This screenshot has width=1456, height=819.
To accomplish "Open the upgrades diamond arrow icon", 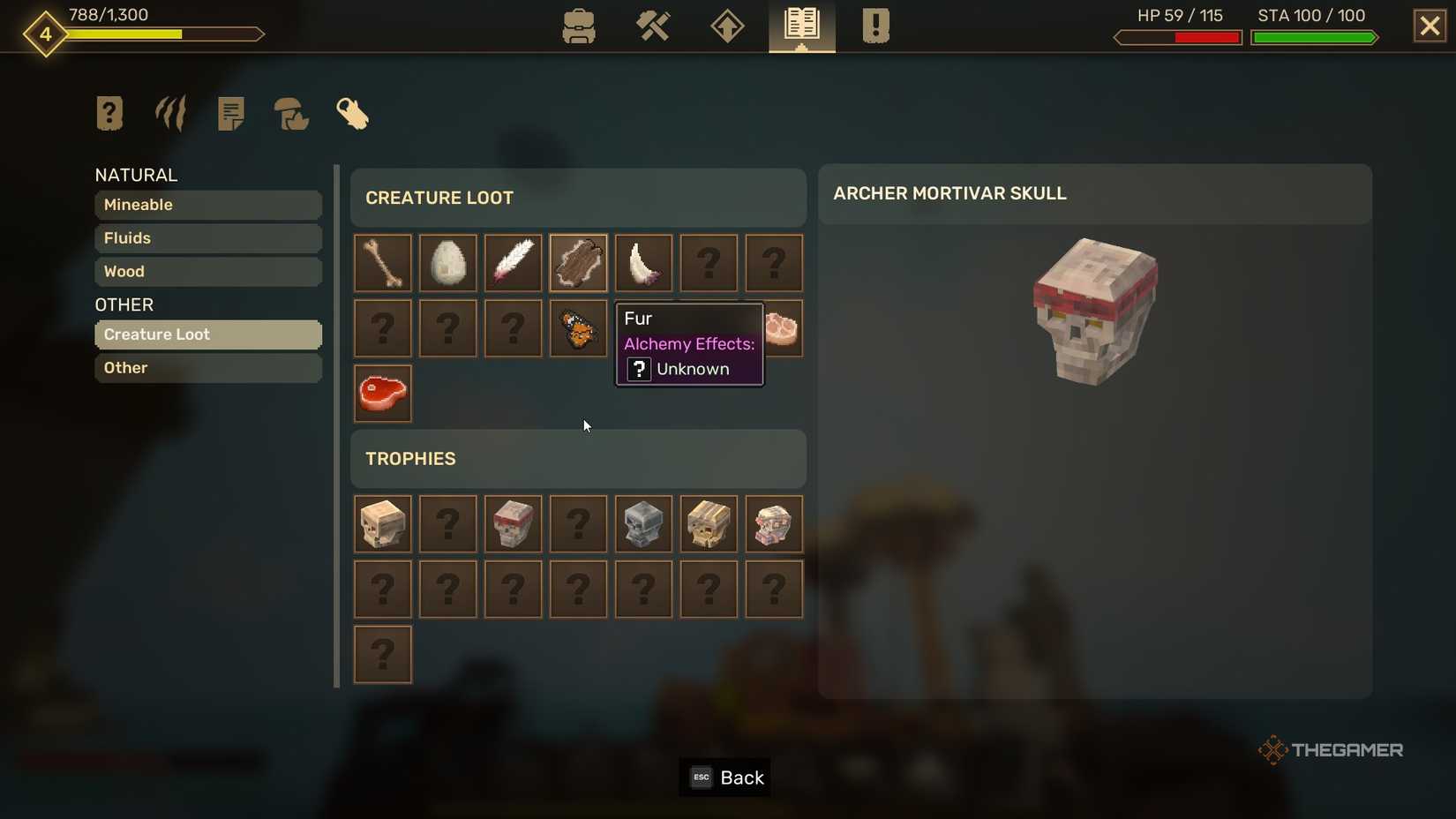I will click(x=726, y=26).
